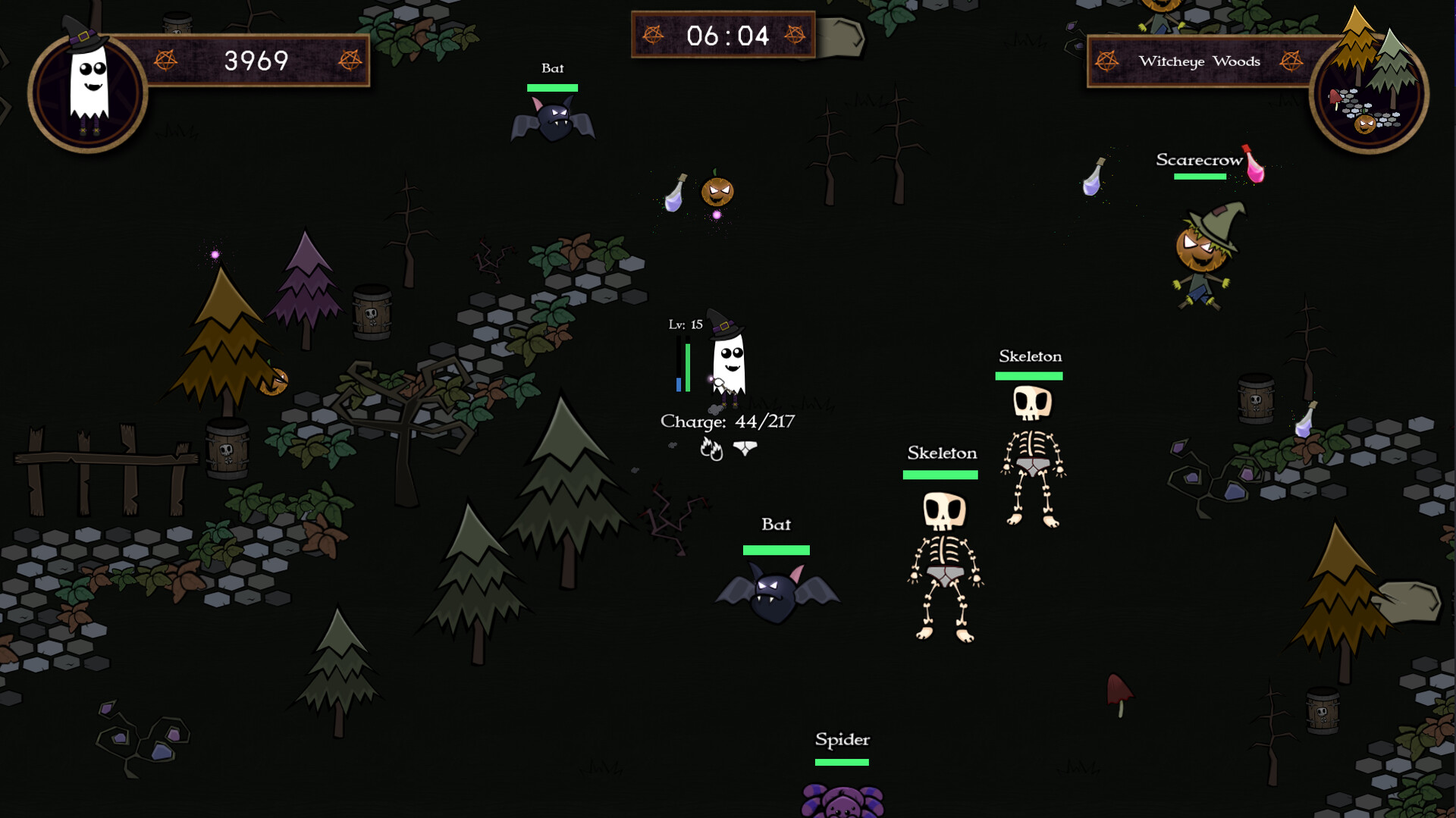Click the 3969 score display

tap(256, 60)
